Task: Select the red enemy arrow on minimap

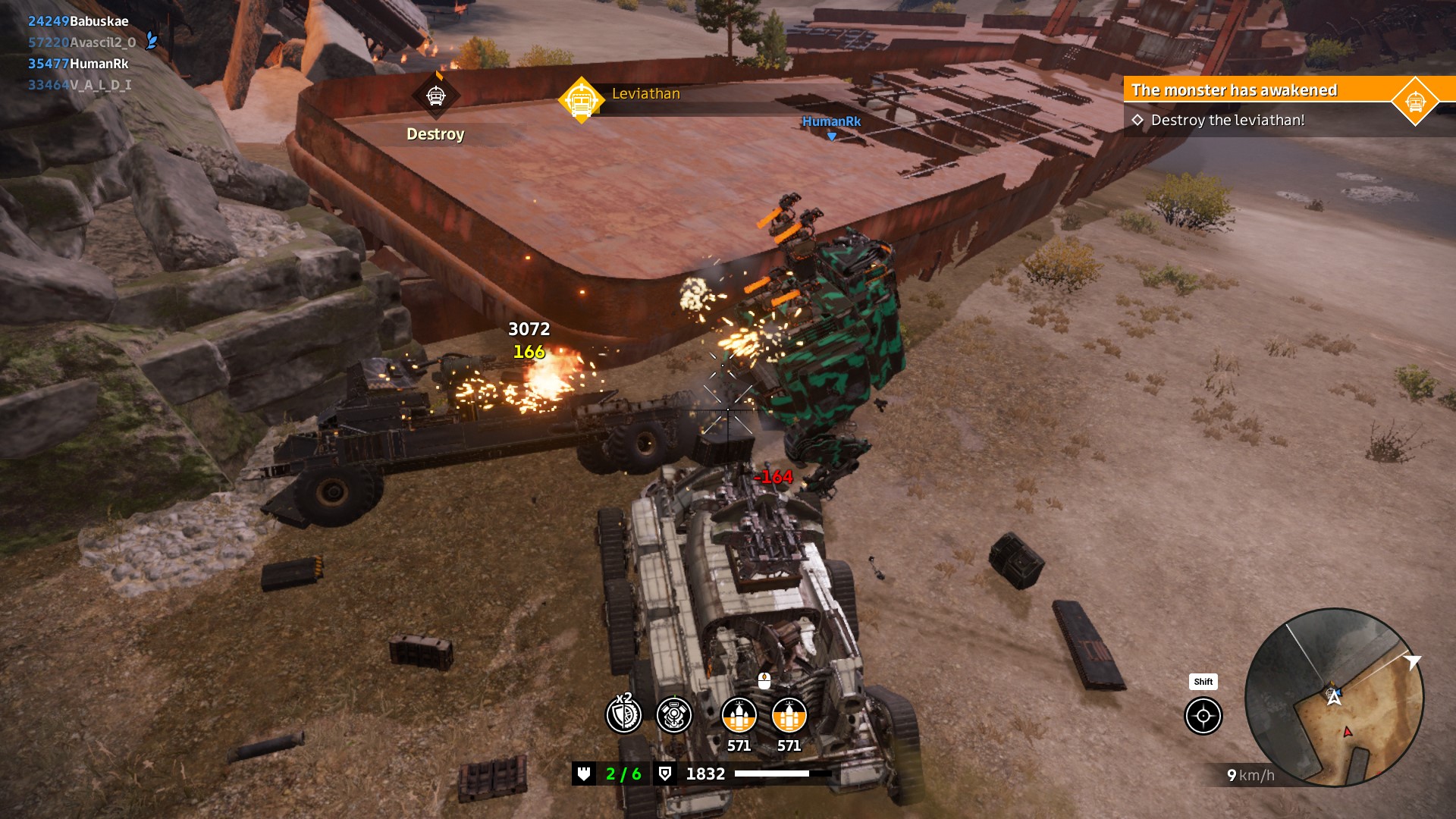Action: (1348, 732)
